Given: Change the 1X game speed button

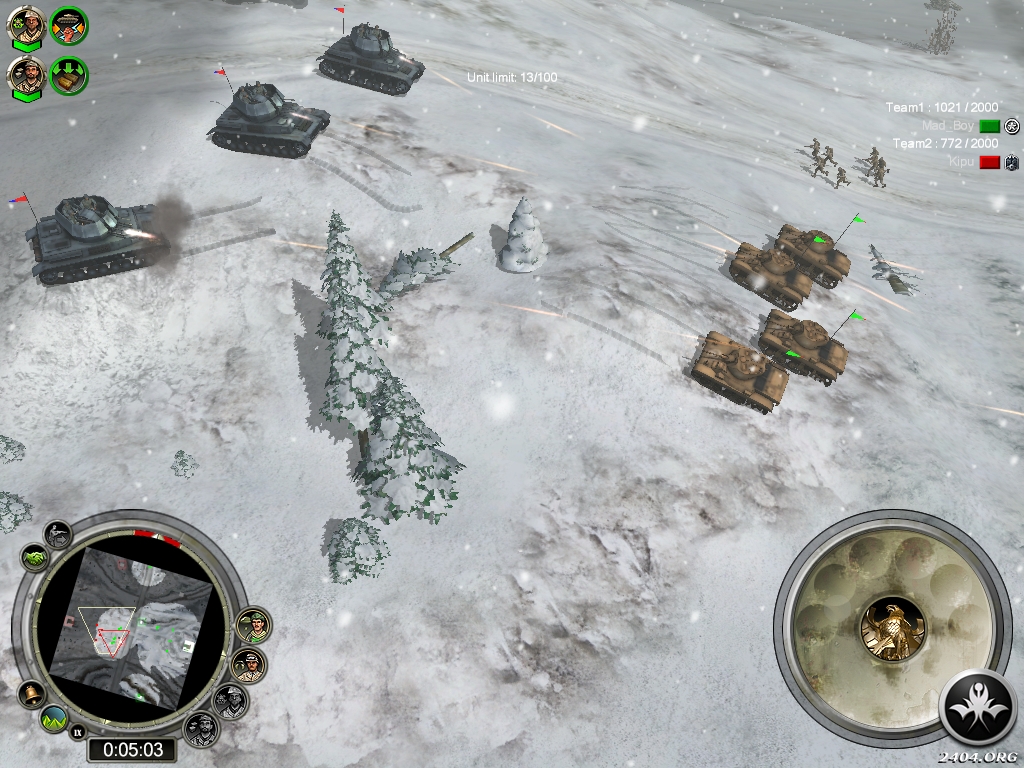Looking at the screenshot, I should [76, 733].
